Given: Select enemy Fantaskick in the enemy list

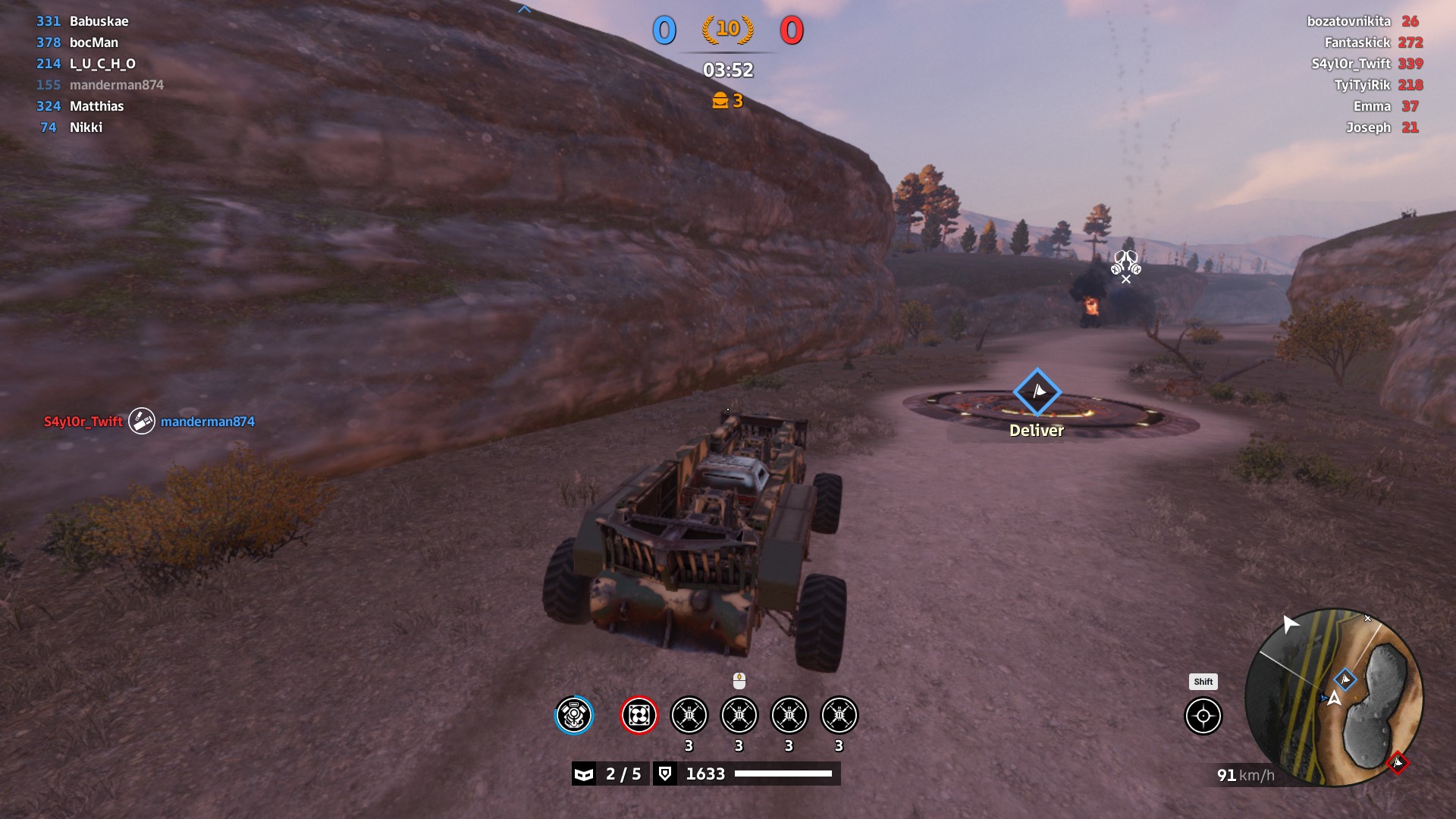Looking at the screenshot, I should 1357,42.
